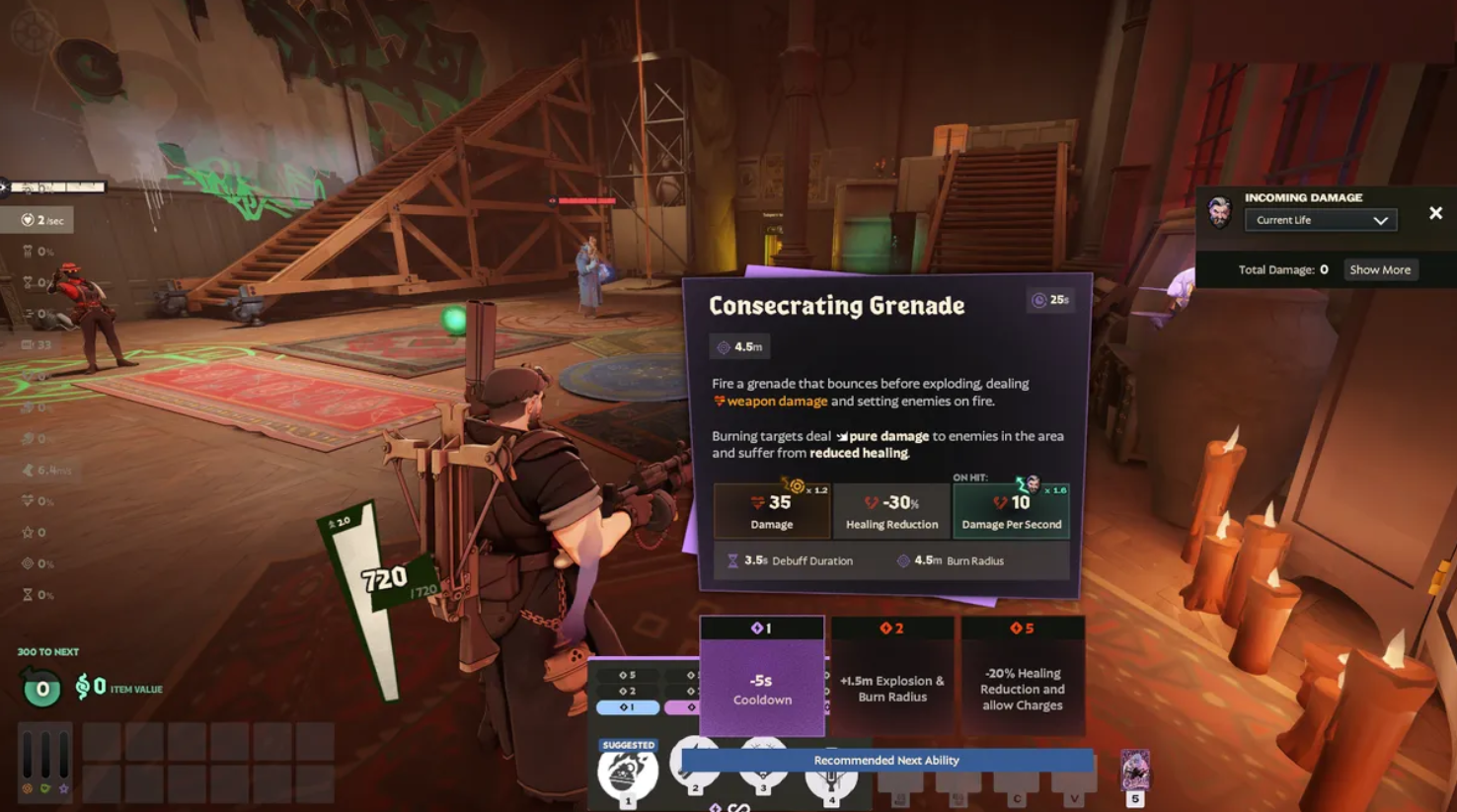Click the green souls counter icon
The image size is (1457, 812).
(x=41, y=689)
